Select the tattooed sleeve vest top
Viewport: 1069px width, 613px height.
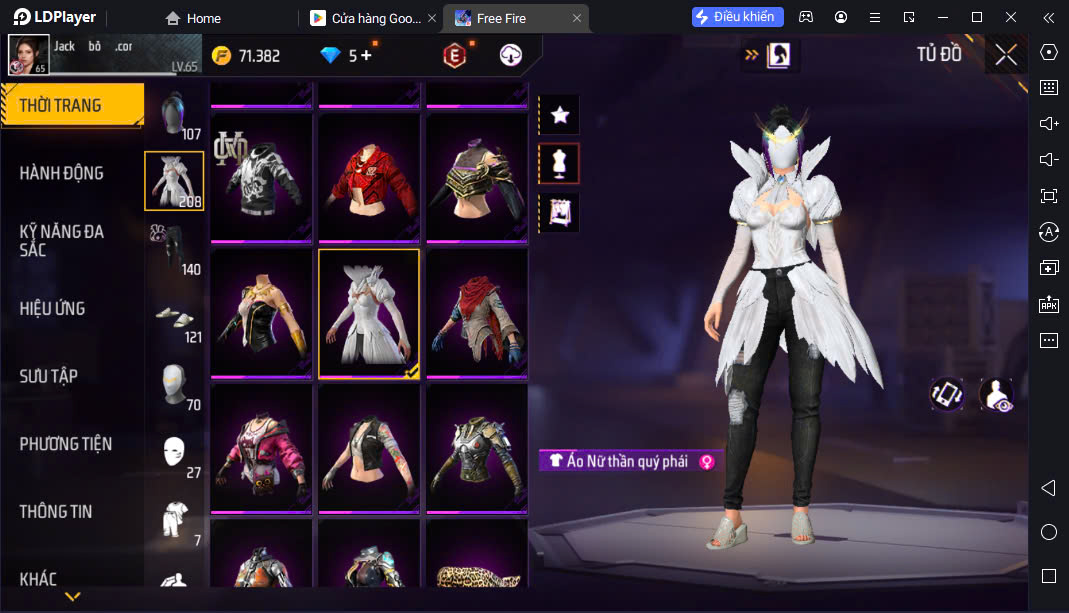click(x=369, y=447)
